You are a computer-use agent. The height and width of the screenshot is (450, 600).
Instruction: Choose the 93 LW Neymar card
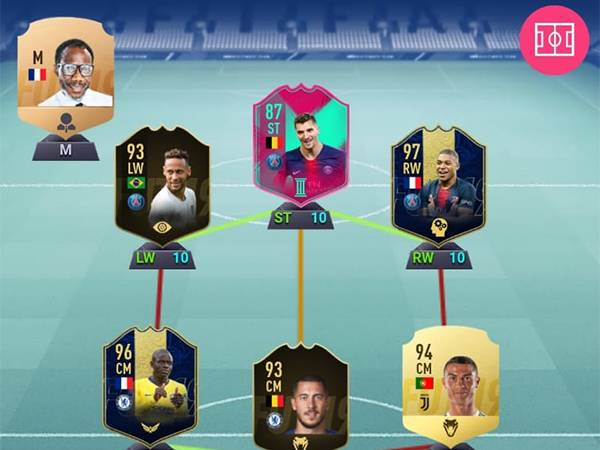162,185
